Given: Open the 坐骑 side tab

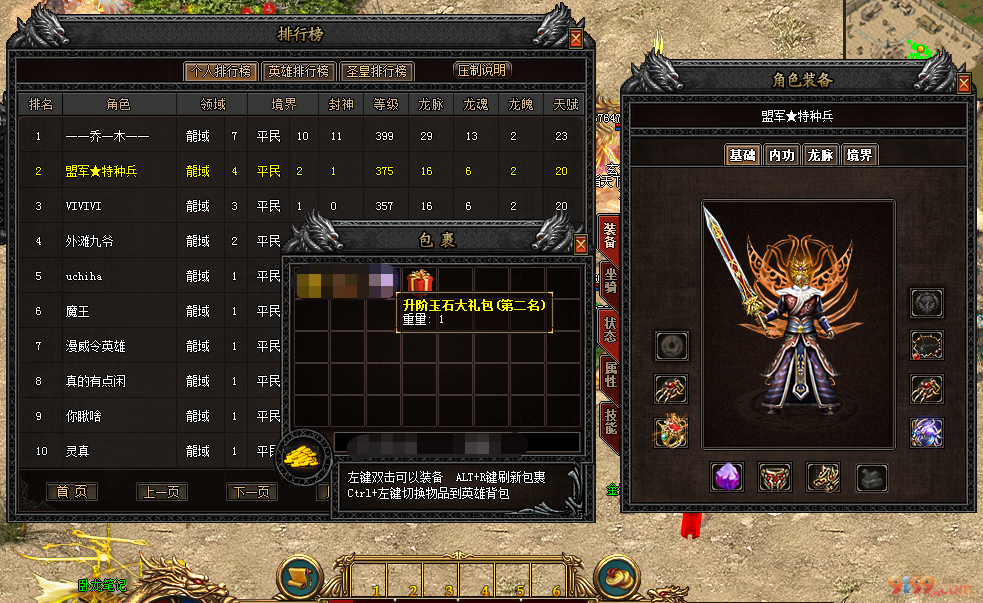Looking at the screenshot, I should pyautogui.click(x=609, y=280).
